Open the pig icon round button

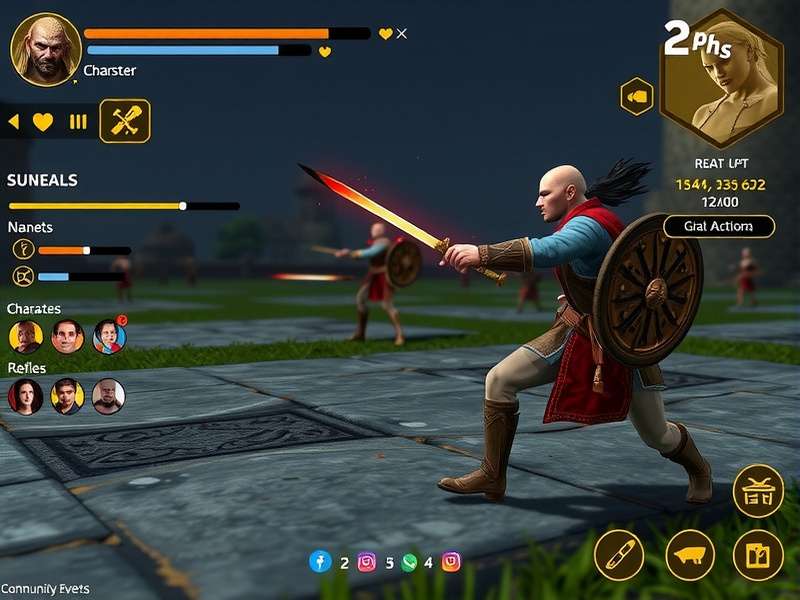click(690, 555)
